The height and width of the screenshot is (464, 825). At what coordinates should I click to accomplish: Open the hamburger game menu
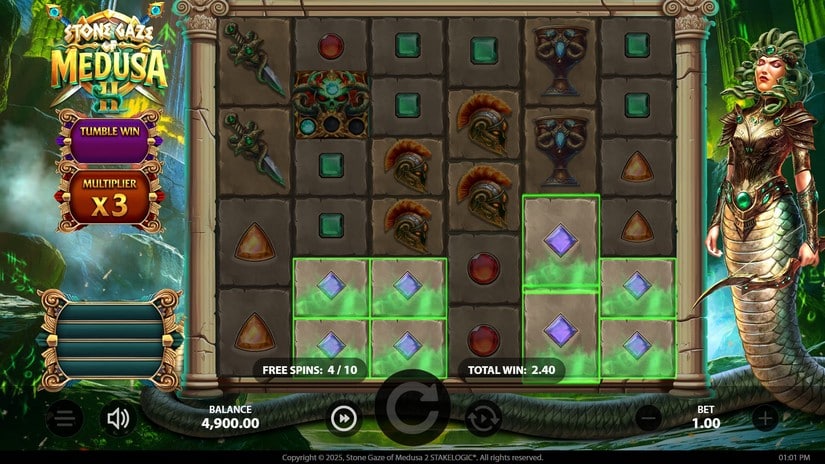coord(65,418)
